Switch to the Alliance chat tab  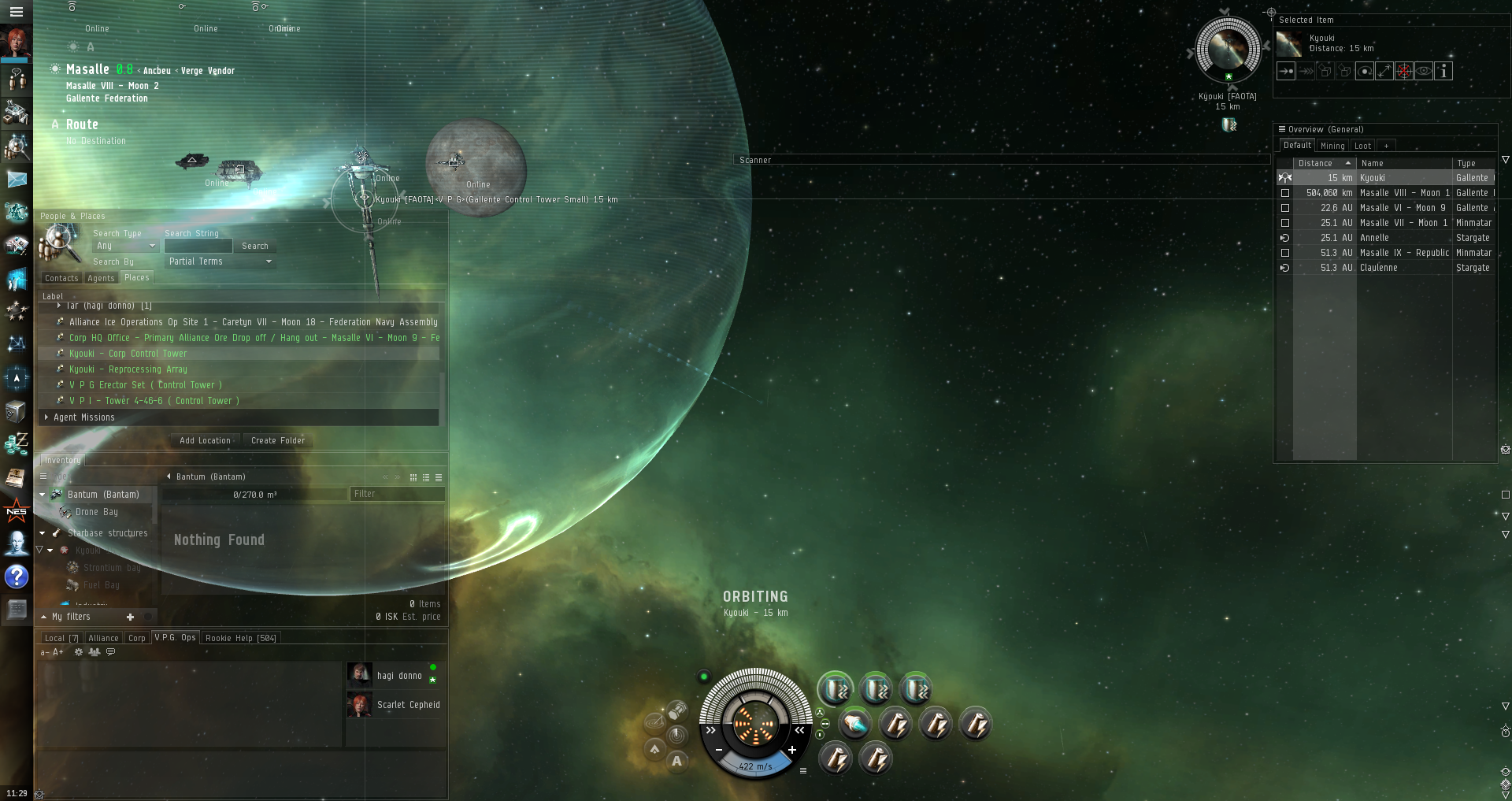tap(103, 638)
